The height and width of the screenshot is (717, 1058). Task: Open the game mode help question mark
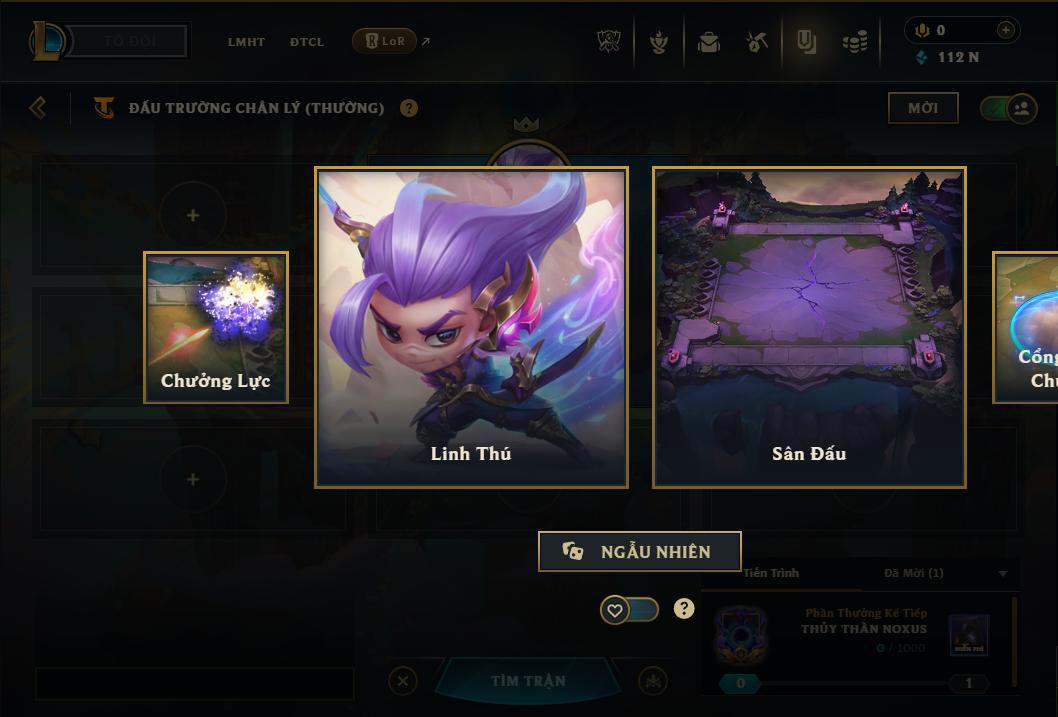coord(409,108)
